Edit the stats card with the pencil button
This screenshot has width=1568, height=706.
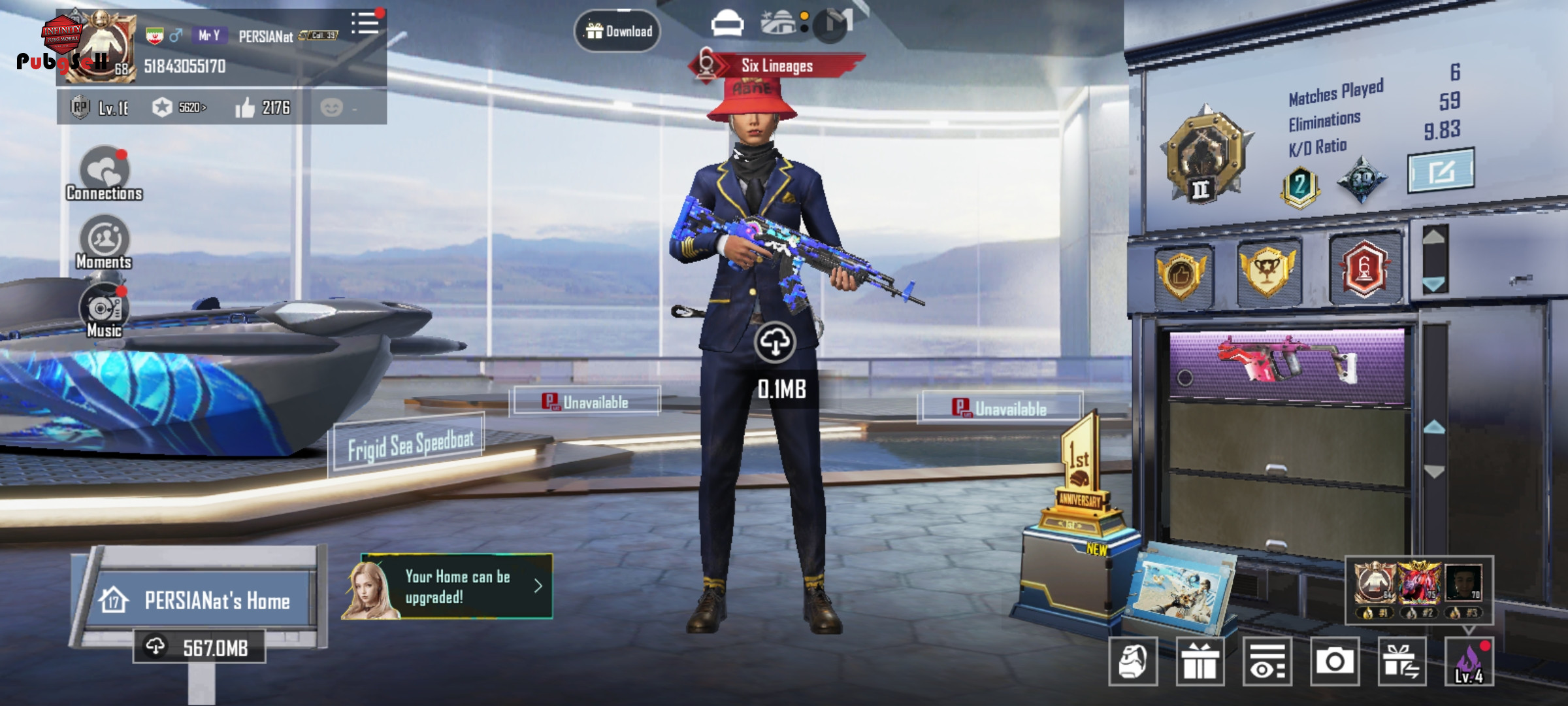tap(1441, 171)
